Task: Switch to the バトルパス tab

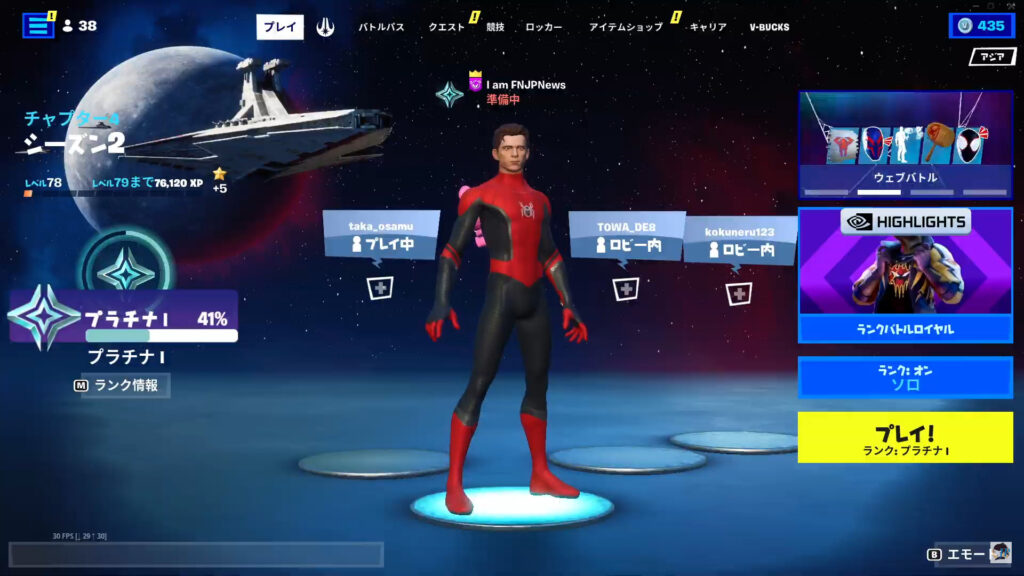Action: [381, 27]
